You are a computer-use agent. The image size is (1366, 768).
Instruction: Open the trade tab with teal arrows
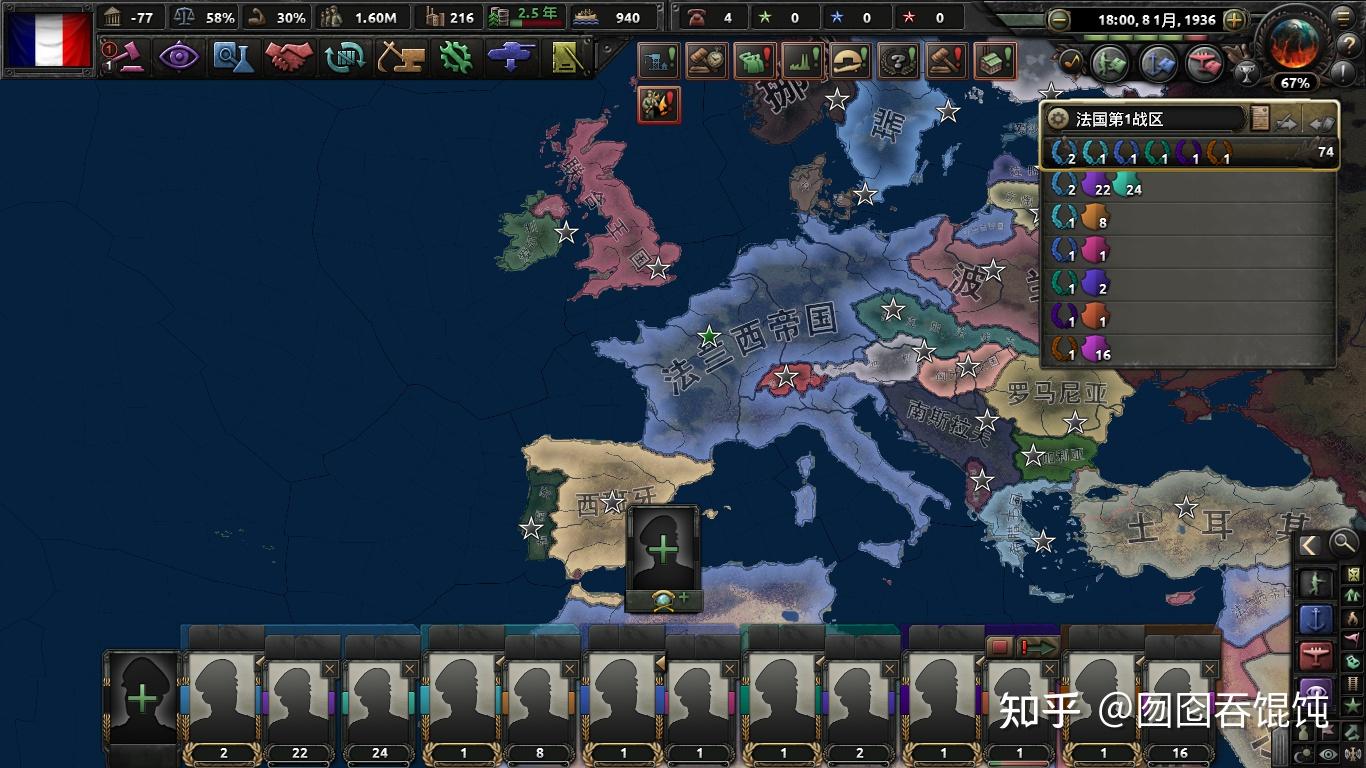click(345, 57)
